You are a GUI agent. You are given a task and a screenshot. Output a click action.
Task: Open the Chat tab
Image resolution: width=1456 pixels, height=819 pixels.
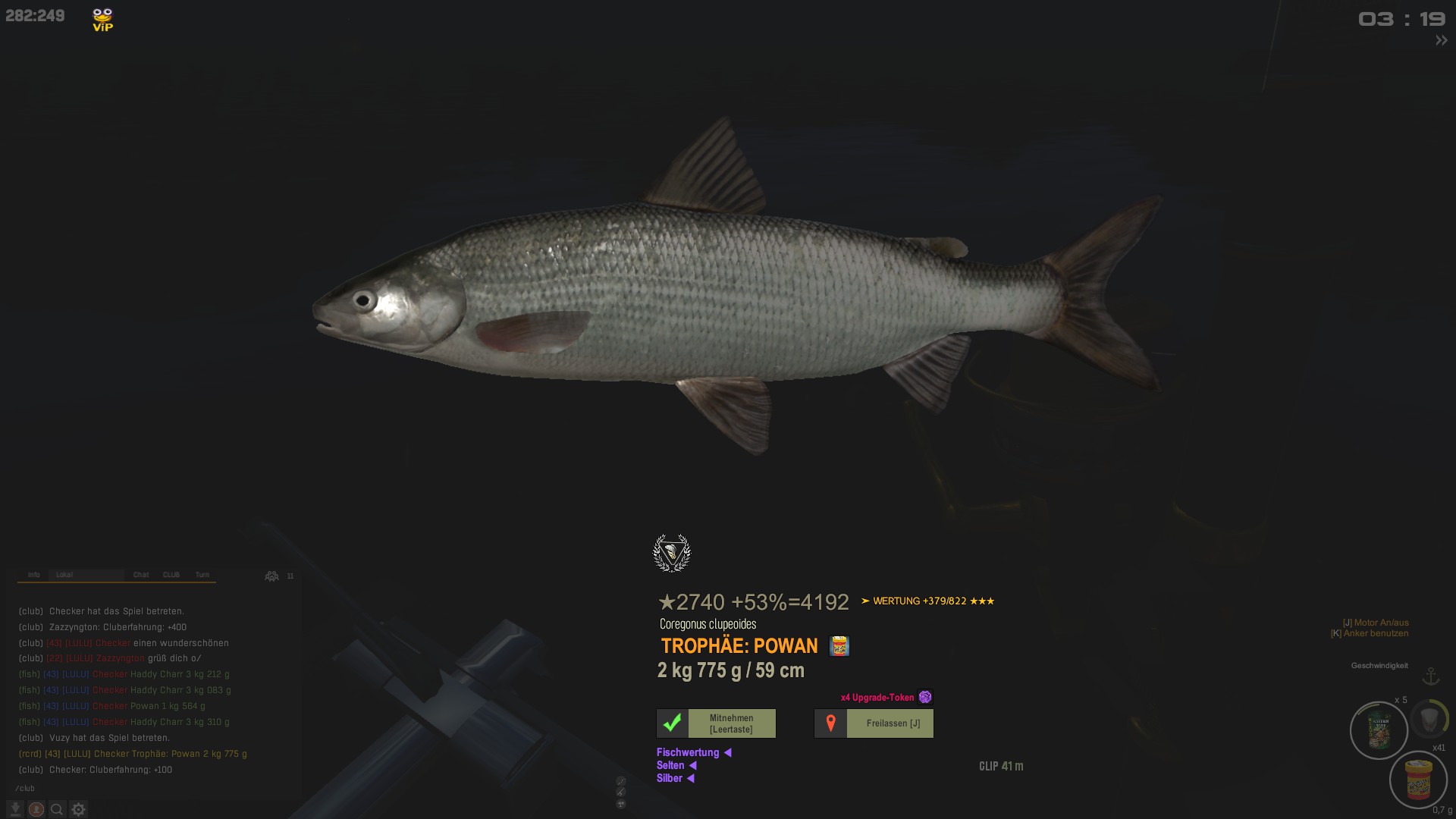pyautogui.click(x=141, y=575)
